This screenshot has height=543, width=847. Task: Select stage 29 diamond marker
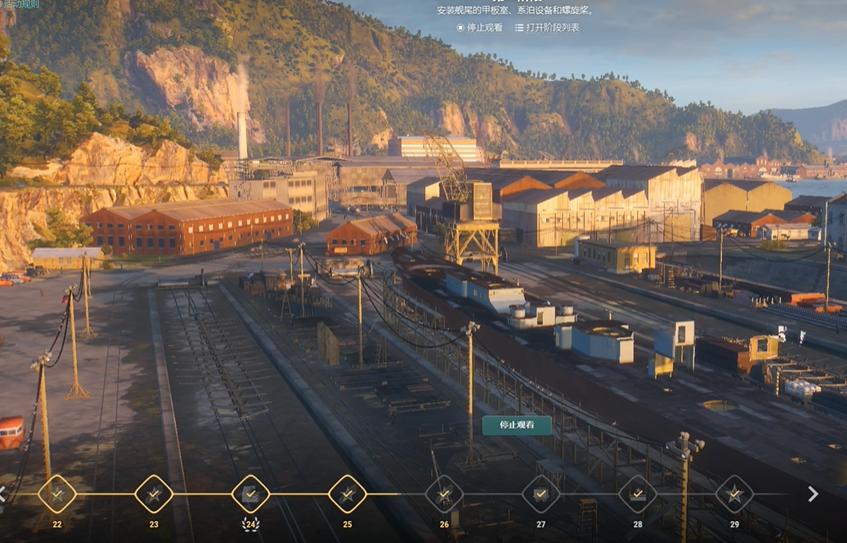pos(734,494)
